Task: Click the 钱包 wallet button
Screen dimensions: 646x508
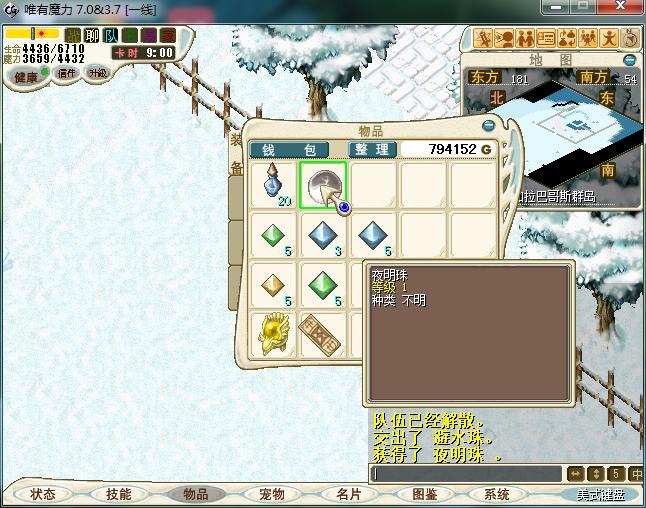Action: click(275, 149)
